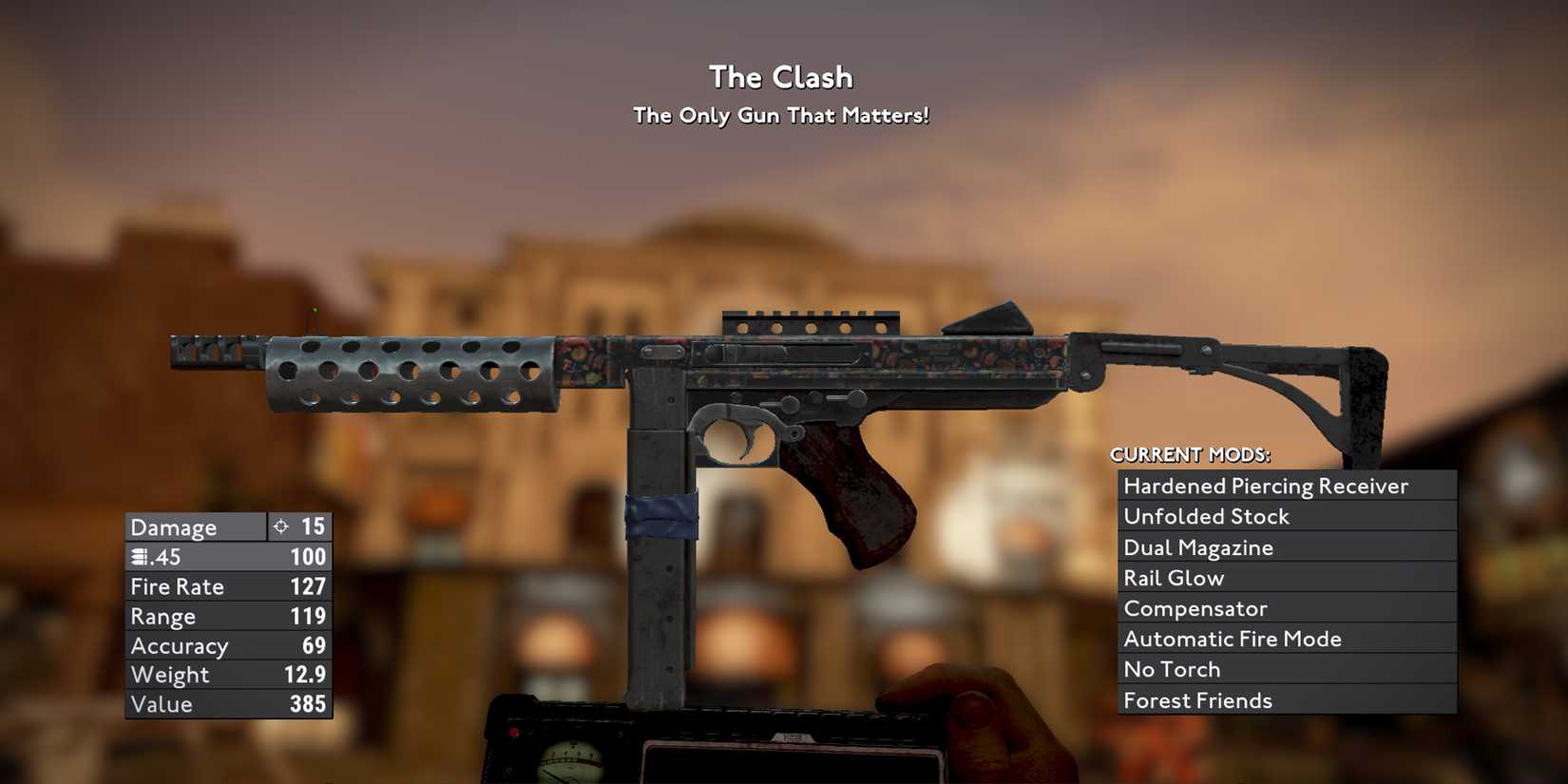Open the Dual Magazine mod entry

1198,547
